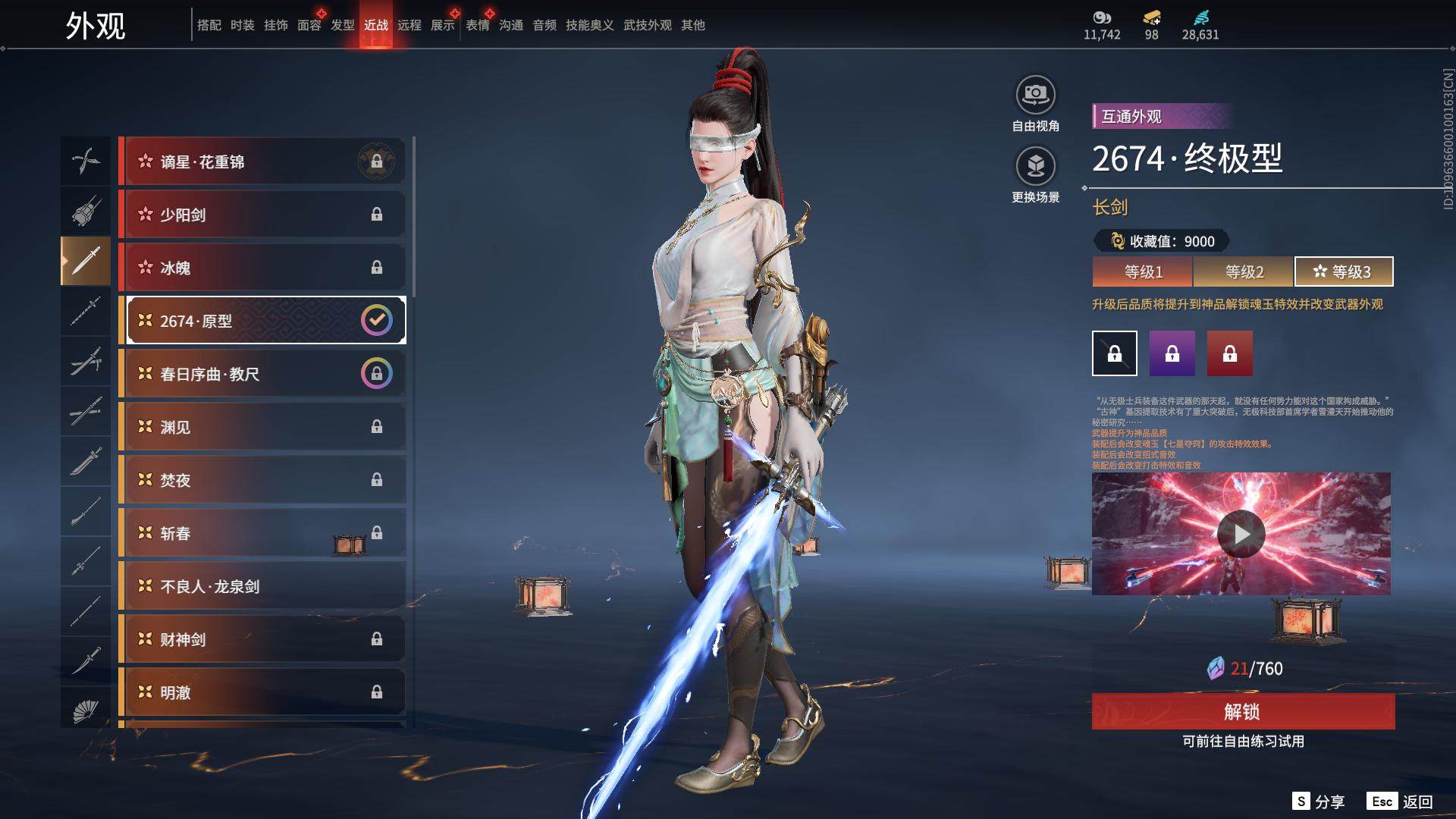The image size is (1456, 819).
Task: Choose the 少阳剑 skin entry
Action: click(262, 215)
